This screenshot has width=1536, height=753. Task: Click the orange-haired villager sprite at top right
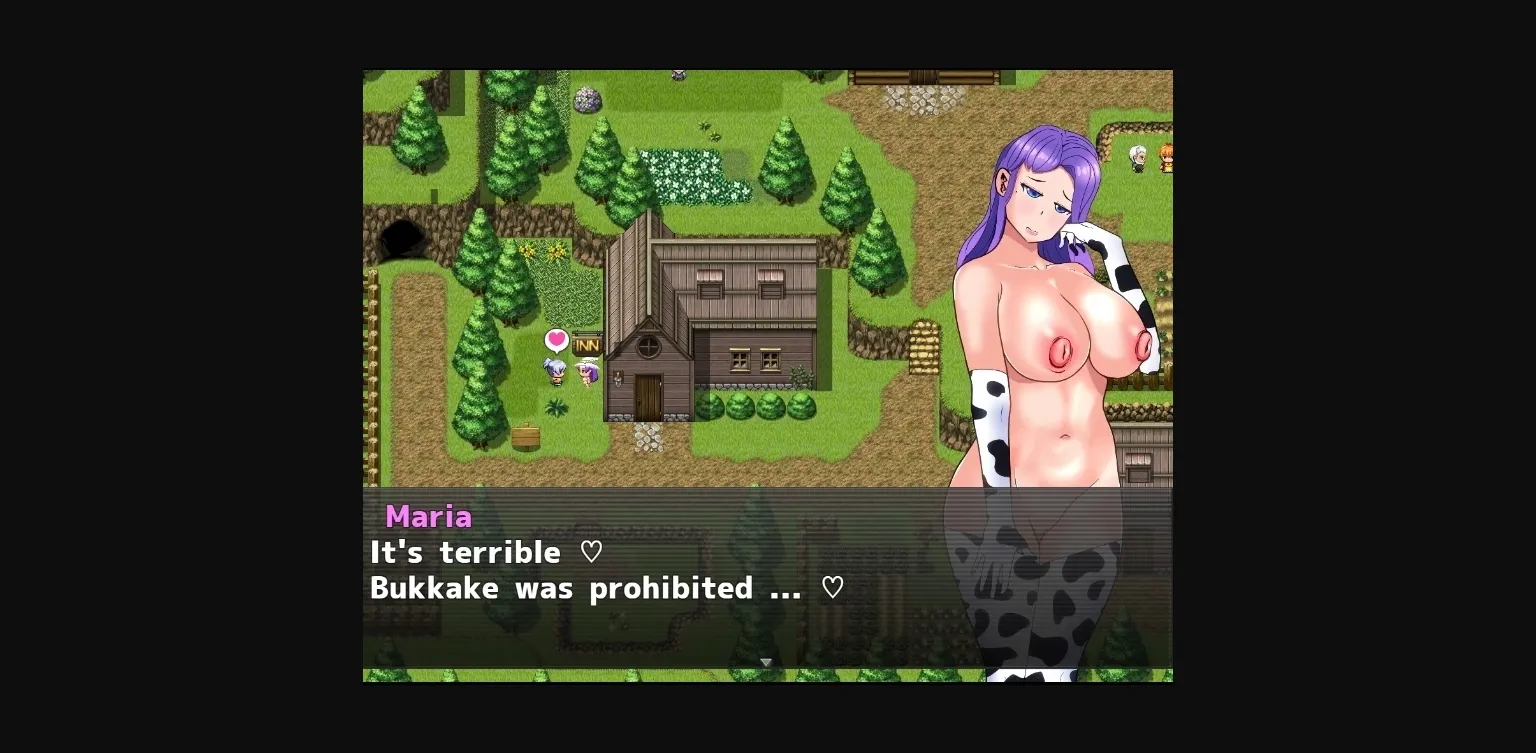1166,158
